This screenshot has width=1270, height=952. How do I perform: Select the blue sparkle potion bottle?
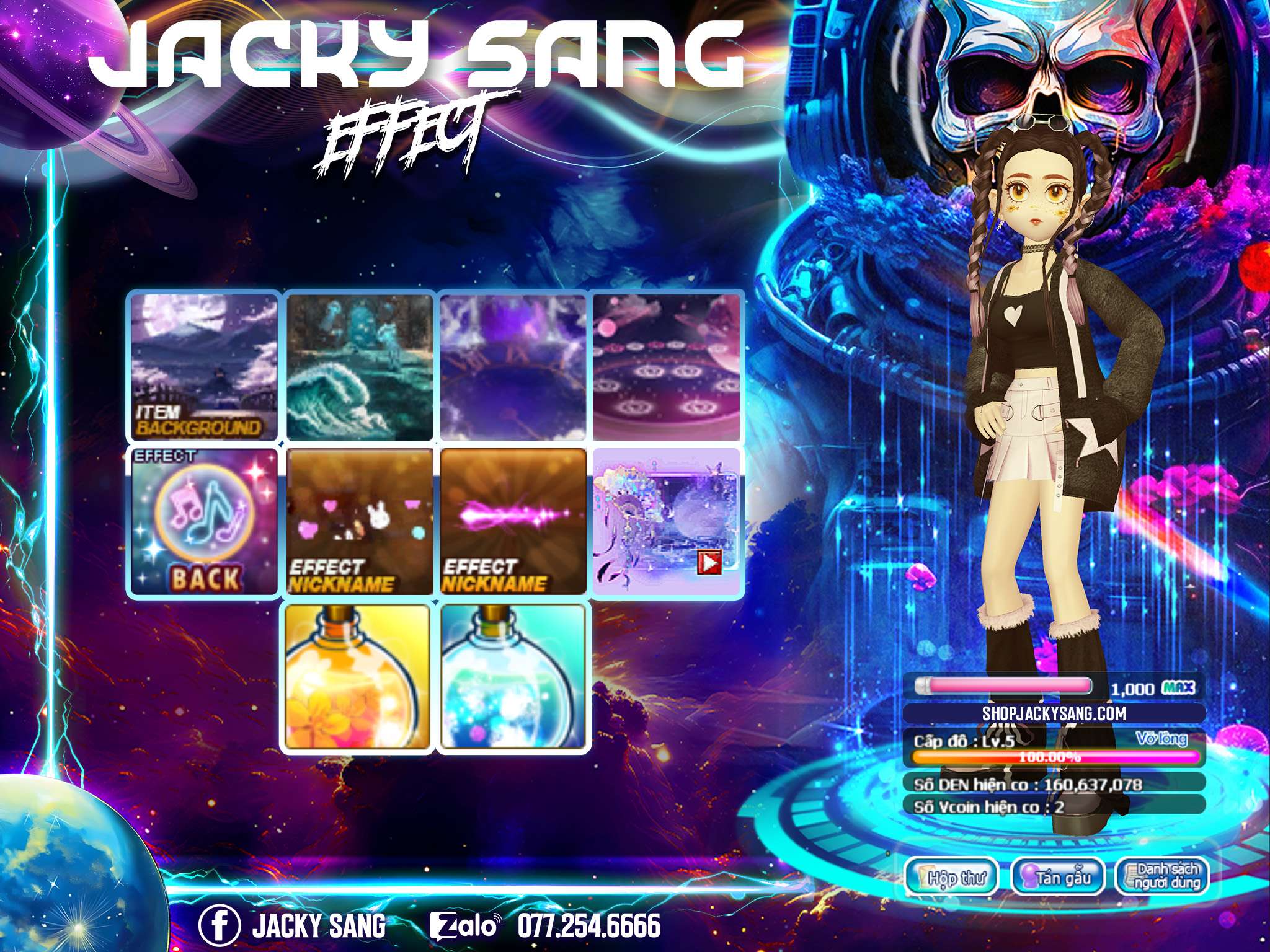[513, 678]
